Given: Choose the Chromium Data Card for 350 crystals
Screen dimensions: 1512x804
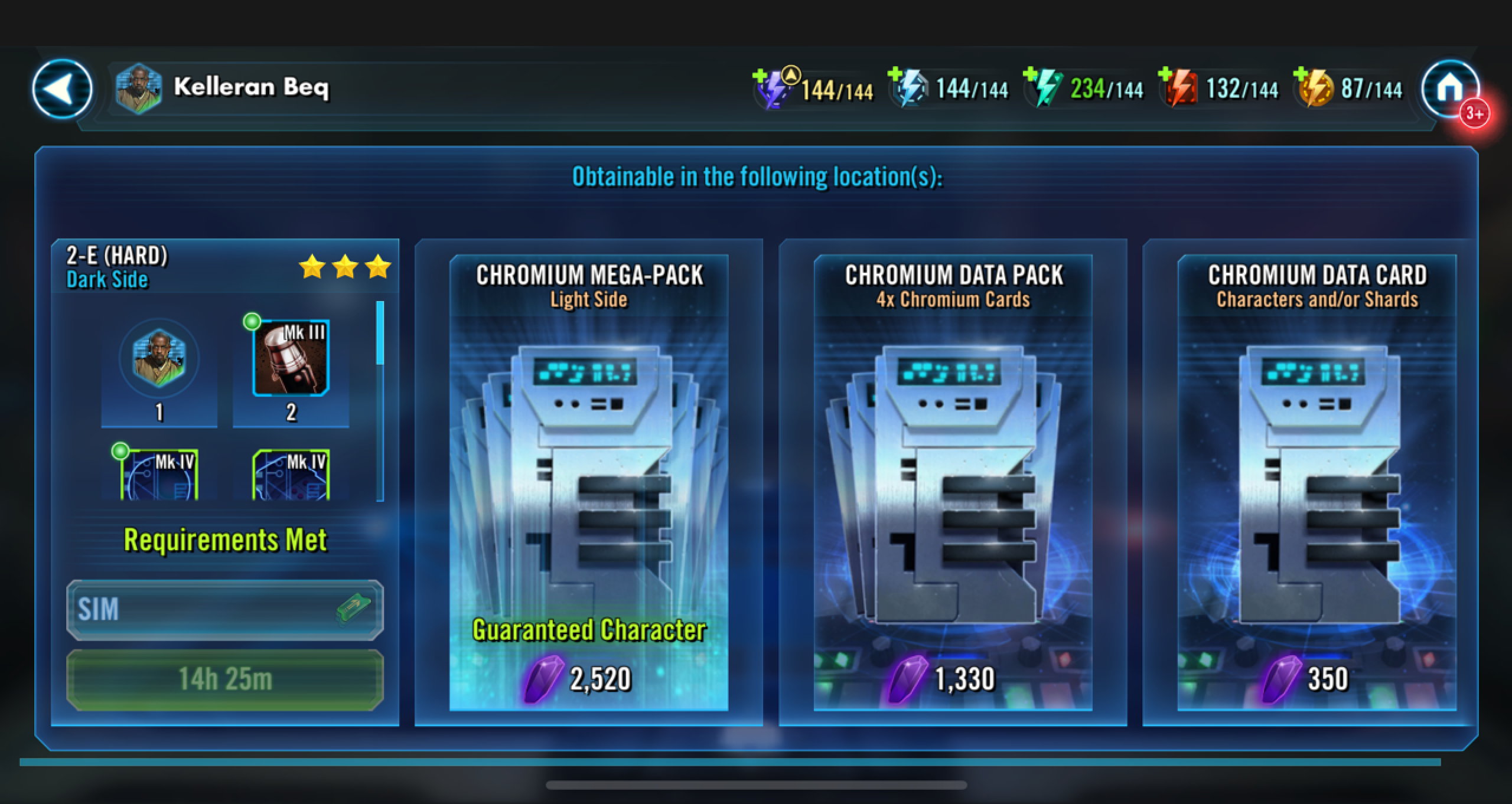Looking at the screenshot, I should [1317, 482].
